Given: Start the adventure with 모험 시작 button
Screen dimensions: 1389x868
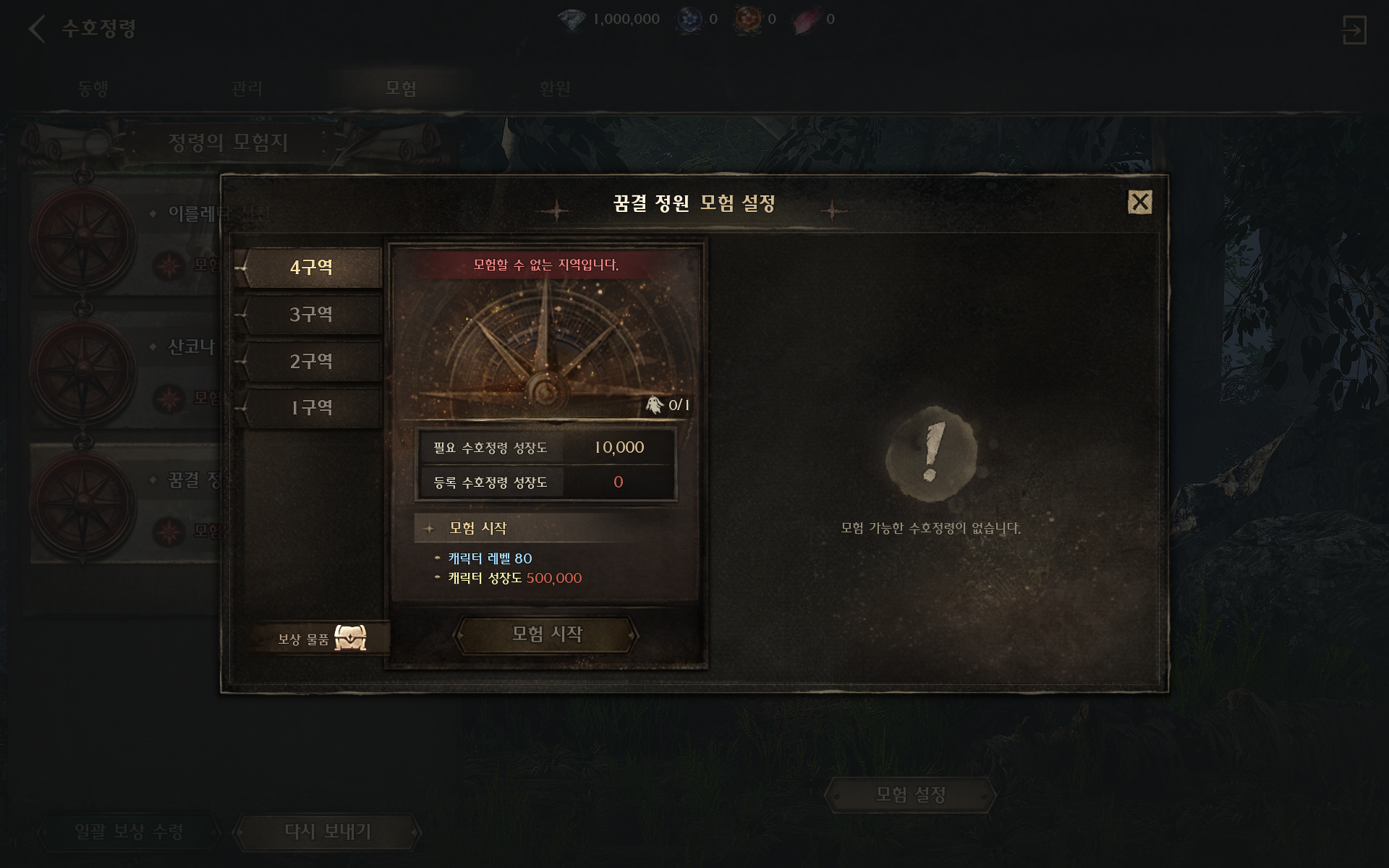Looking at the screenshot, I should pos(546,634).
